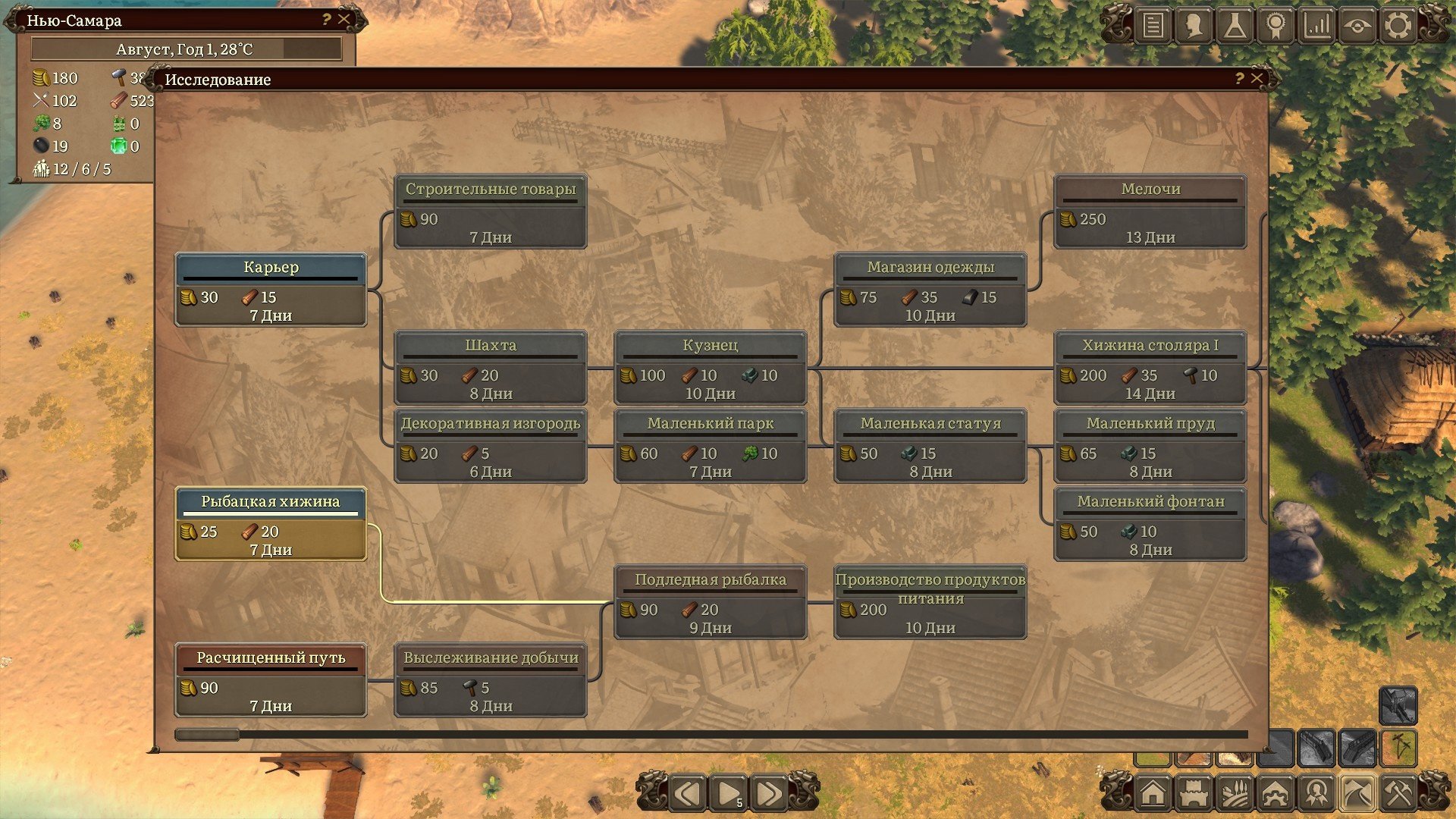Click the research tree horizontal scrollbar
The image size is (1456, 819).
pos(207,734)
